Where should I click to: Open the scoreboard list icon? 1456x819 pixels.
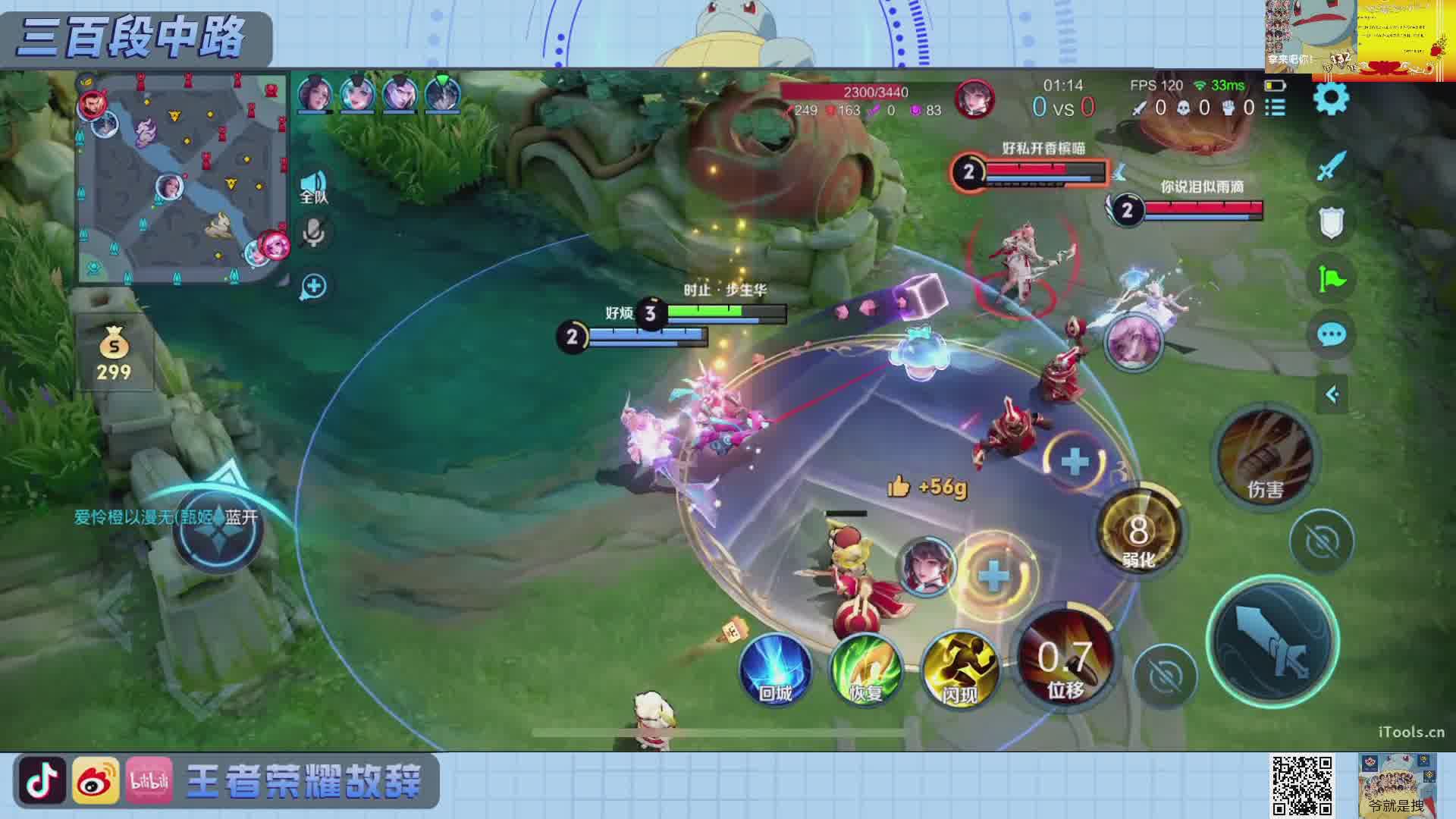point(1276,108)
